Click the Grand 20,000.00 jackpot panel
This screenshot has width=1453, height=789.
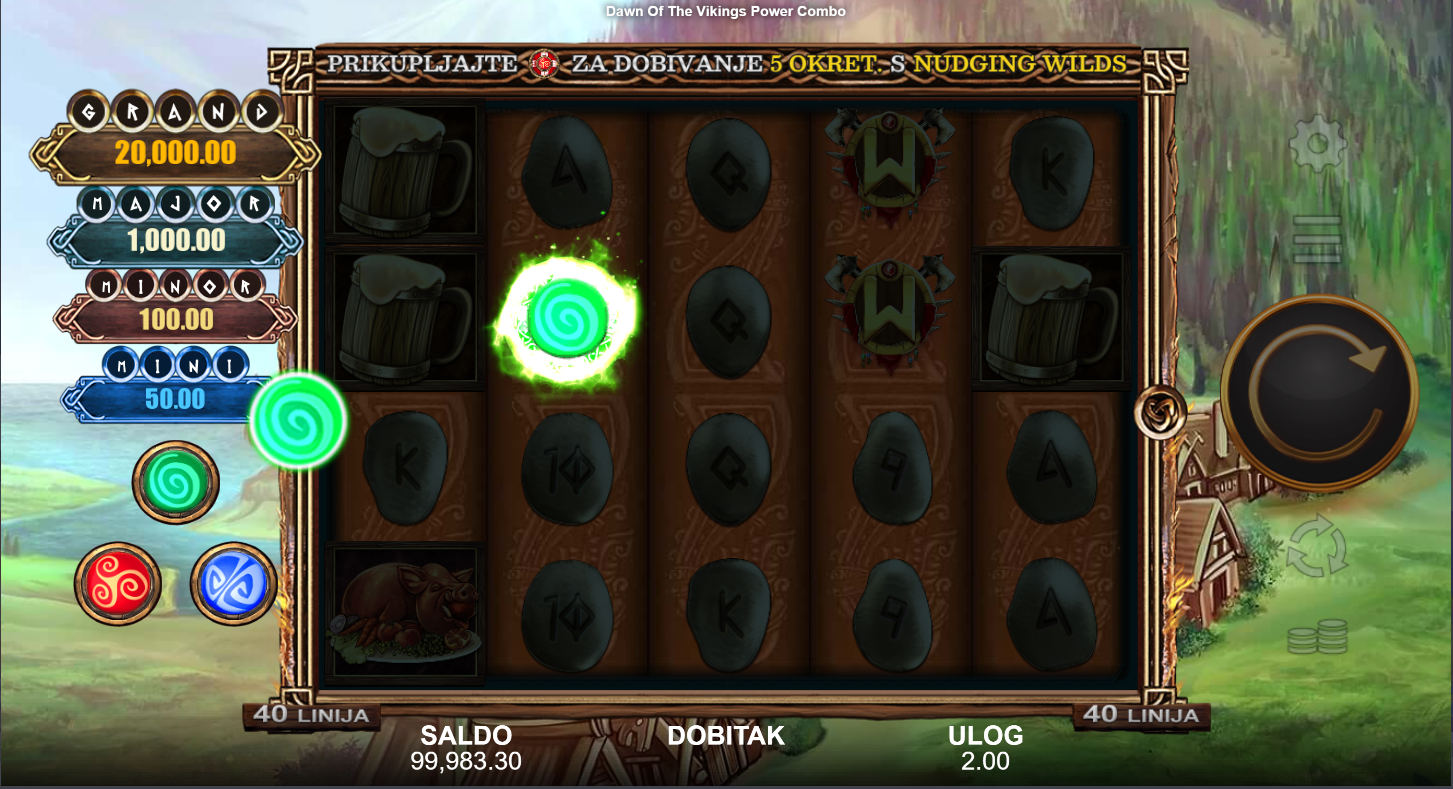[175, 153]
